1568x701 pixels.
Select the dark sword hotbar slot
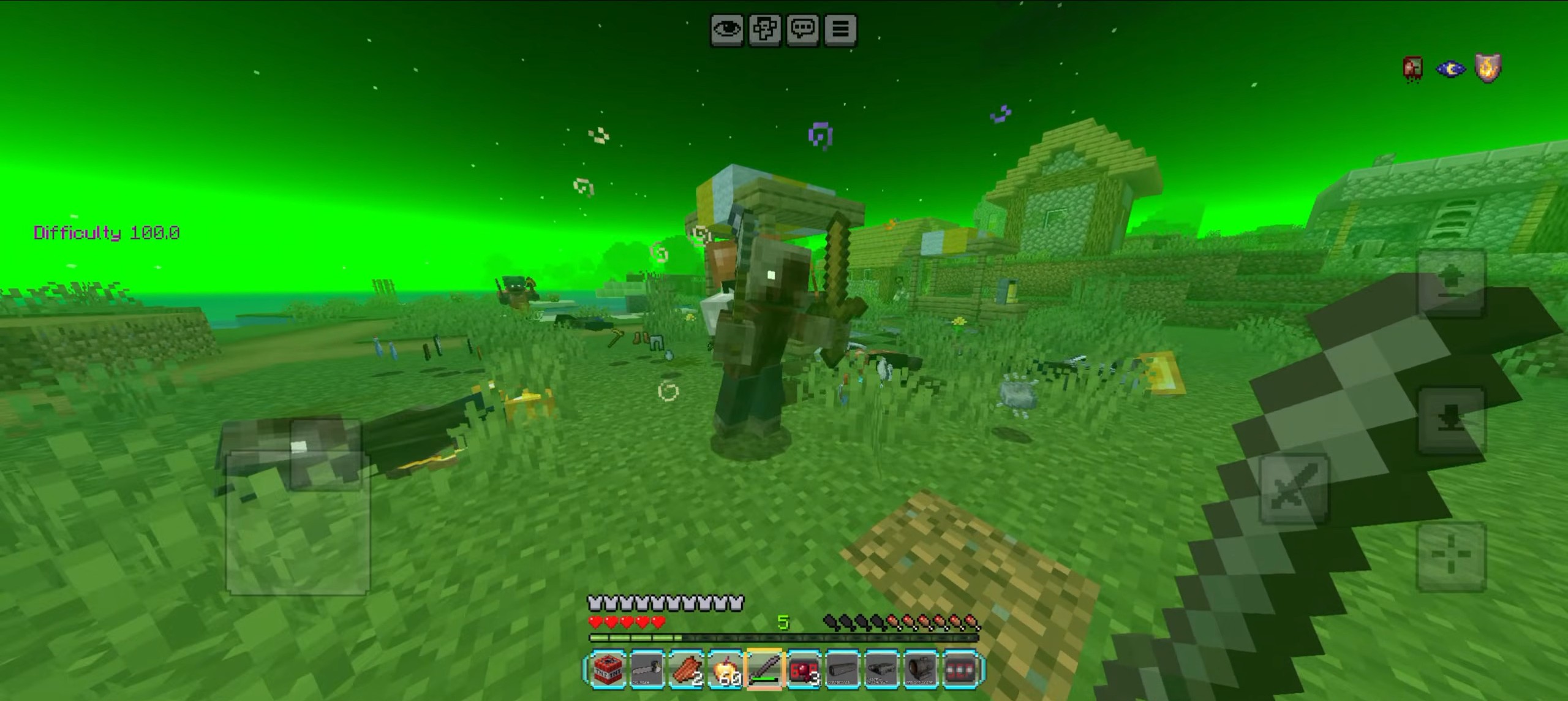coord(764,670)
